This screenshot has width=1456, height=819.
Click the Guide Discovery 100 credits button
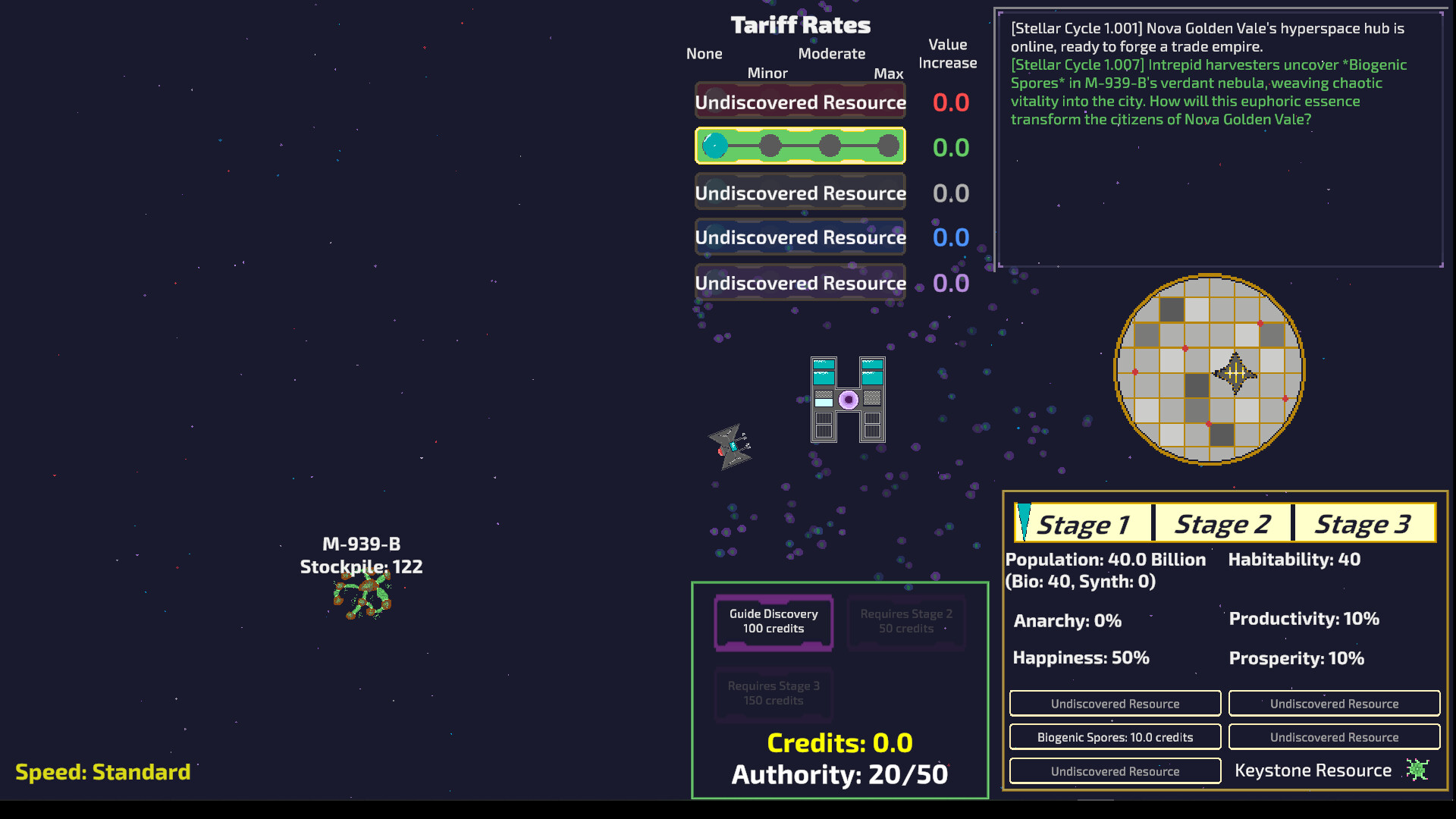tap(773, 622)
